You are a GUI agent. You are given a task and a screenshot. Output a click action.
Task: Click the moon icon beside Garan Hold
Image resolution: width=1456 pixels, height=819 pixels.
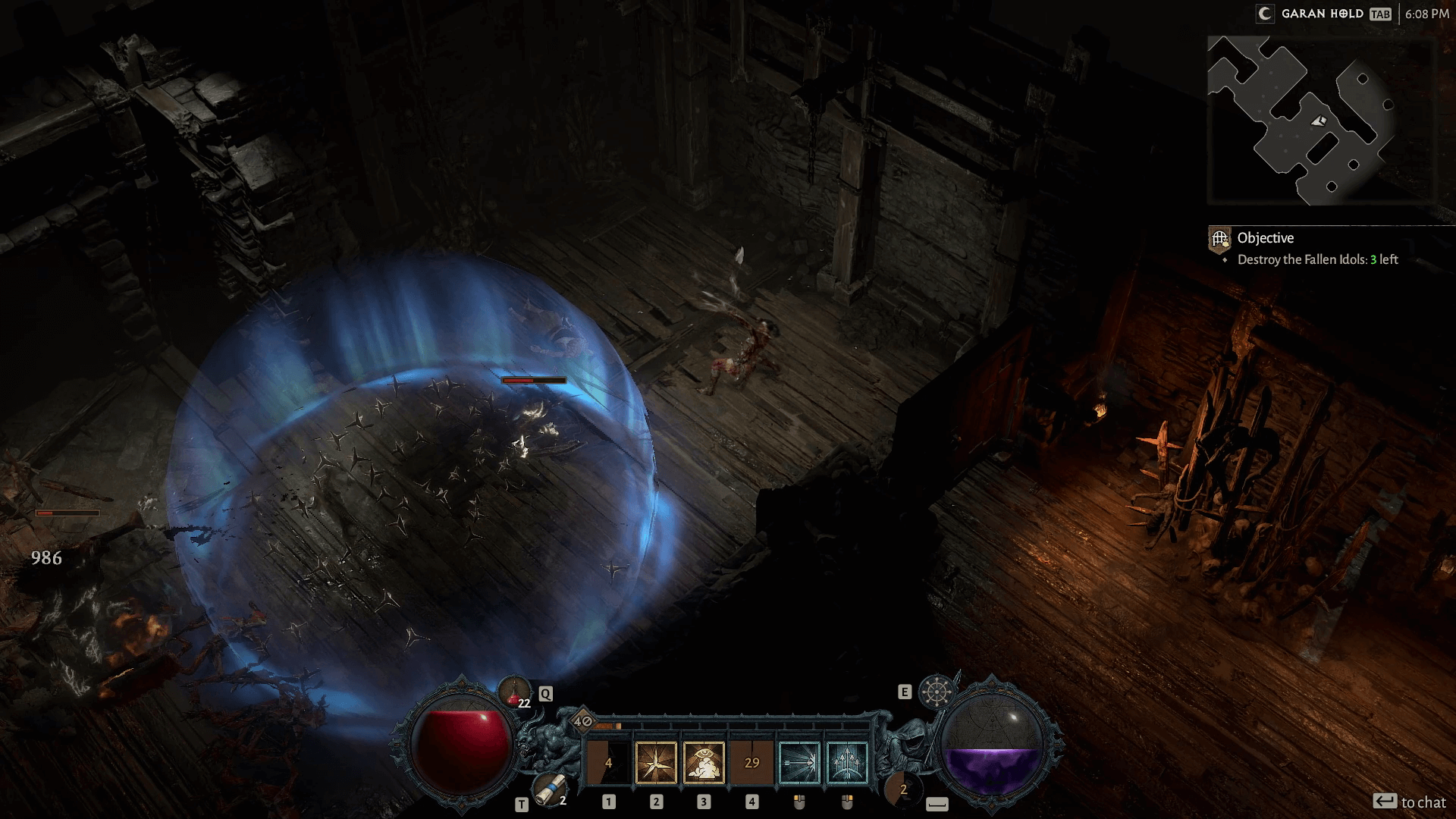pyautogui.click(x=1265, y=14)
